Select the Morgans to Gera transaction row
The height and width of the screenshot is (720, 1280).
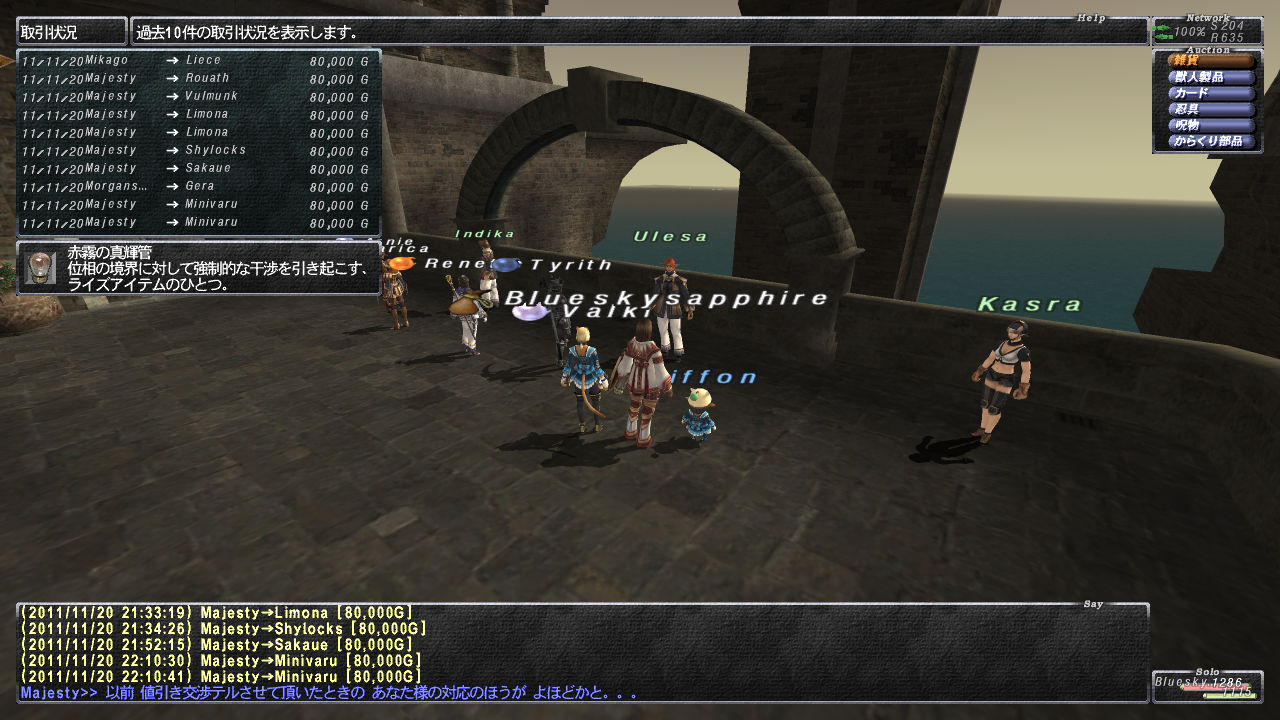click(198, 187)
